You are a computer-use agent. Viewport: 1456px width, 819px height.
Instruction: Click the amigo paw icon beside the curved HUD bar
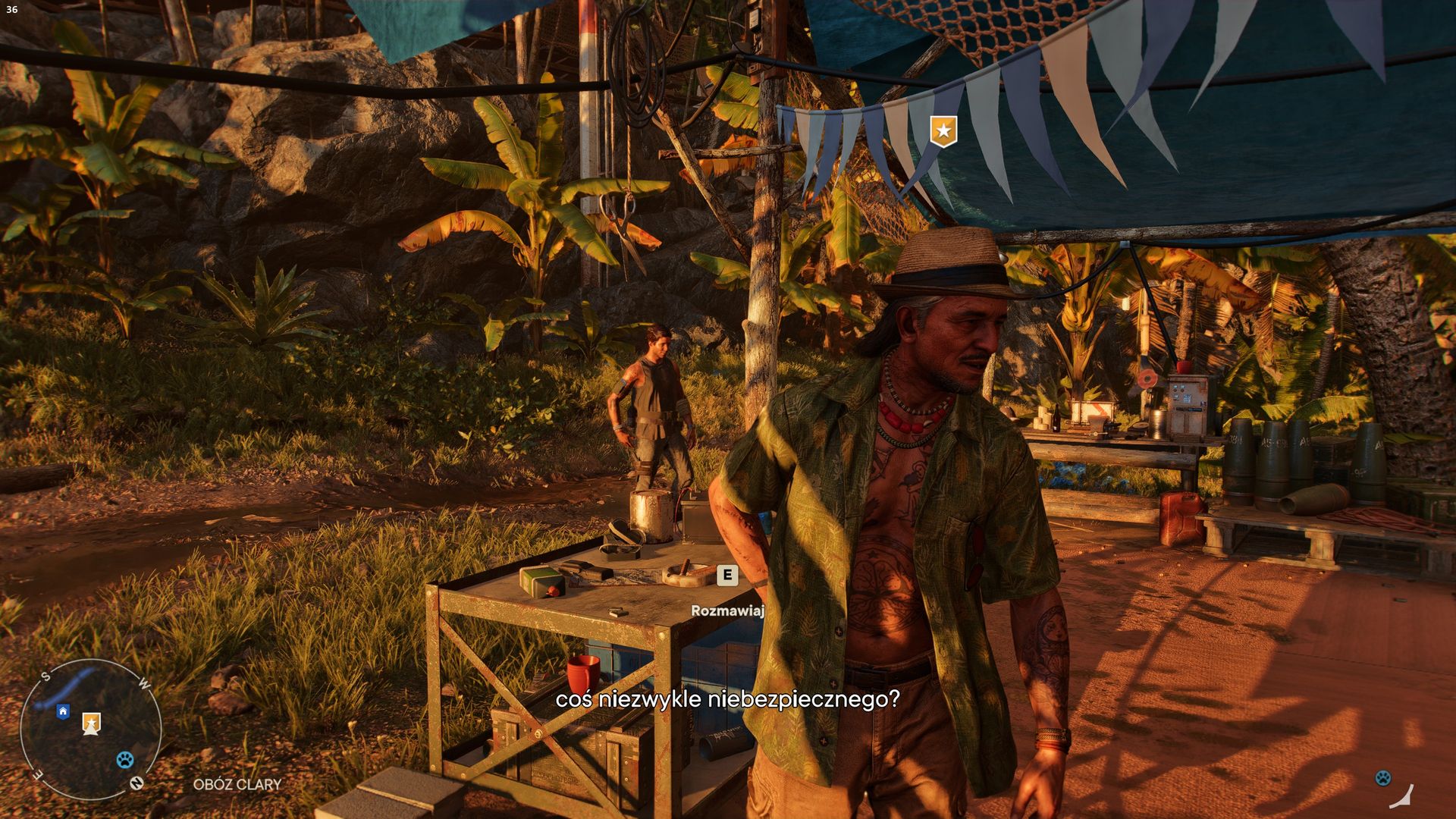coord(1383,778)
